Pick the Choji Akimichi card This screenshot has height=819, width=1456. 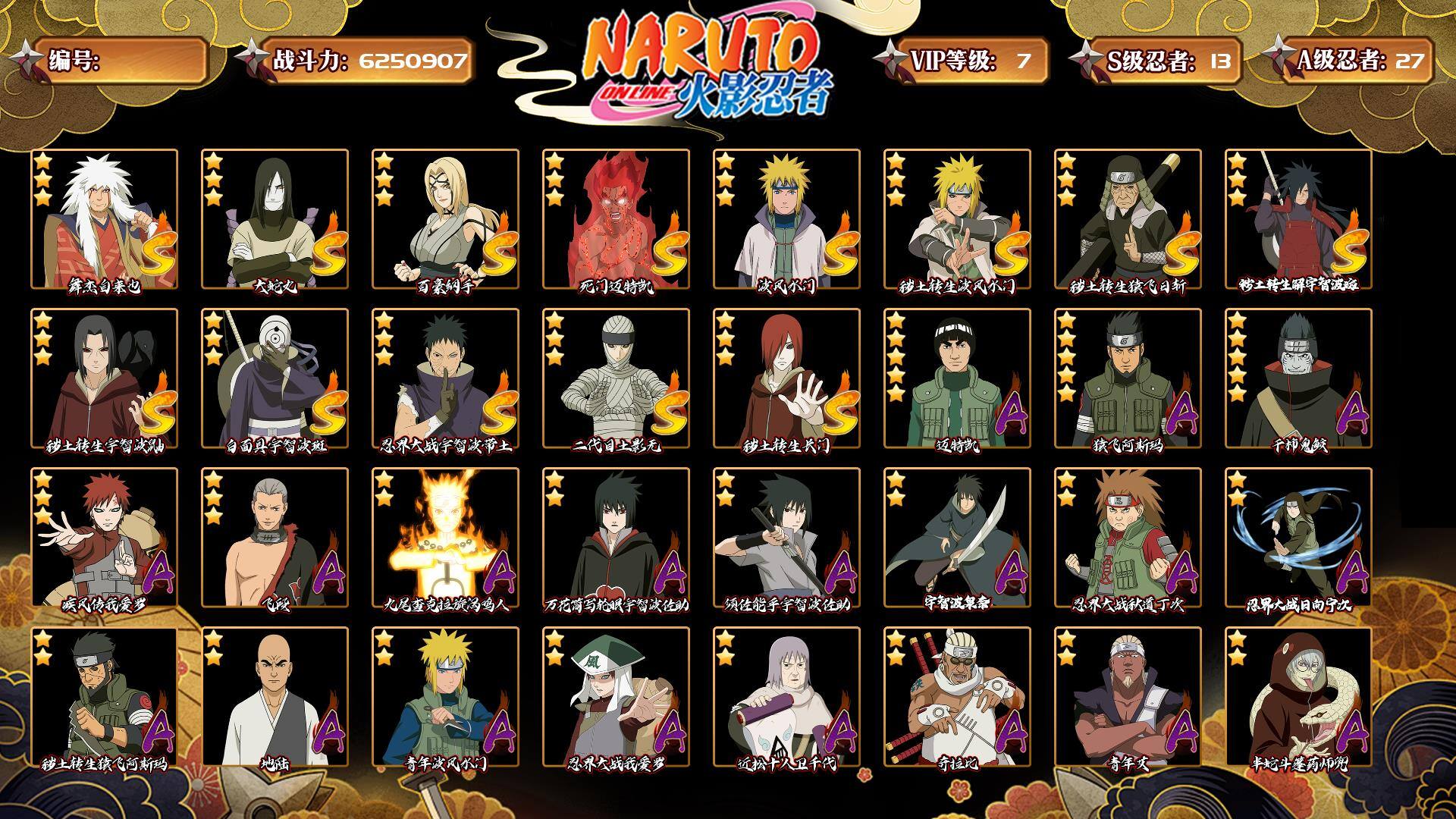1128,538
